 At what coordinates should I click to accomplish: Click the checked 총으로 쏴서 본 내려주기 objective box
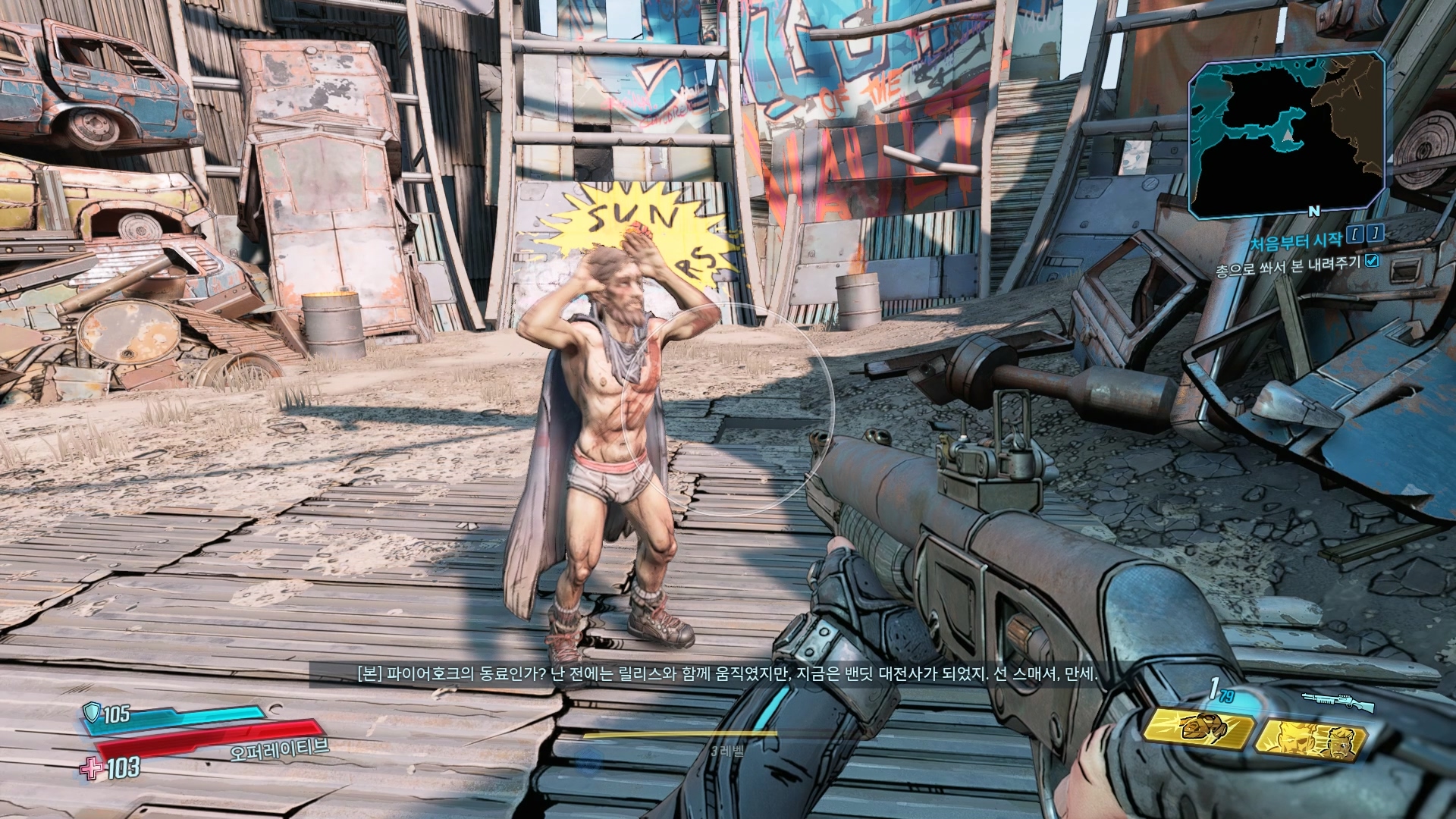(x=1372, y=261)
